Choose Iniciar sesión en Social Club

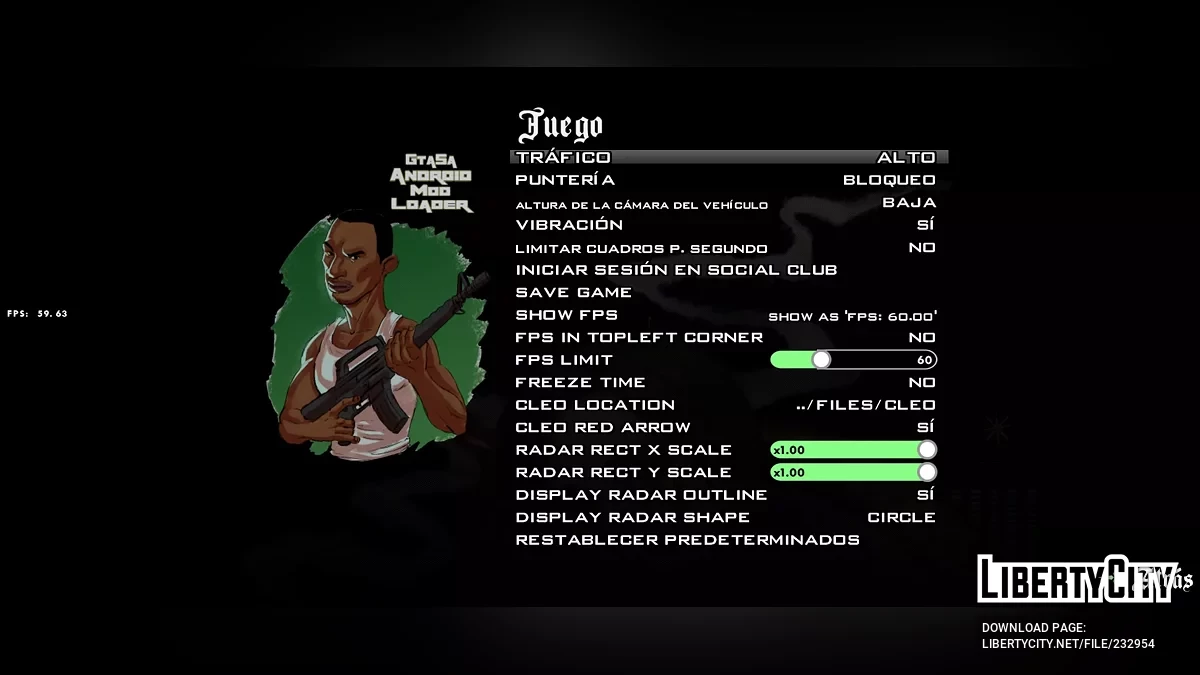coord(676,270)
